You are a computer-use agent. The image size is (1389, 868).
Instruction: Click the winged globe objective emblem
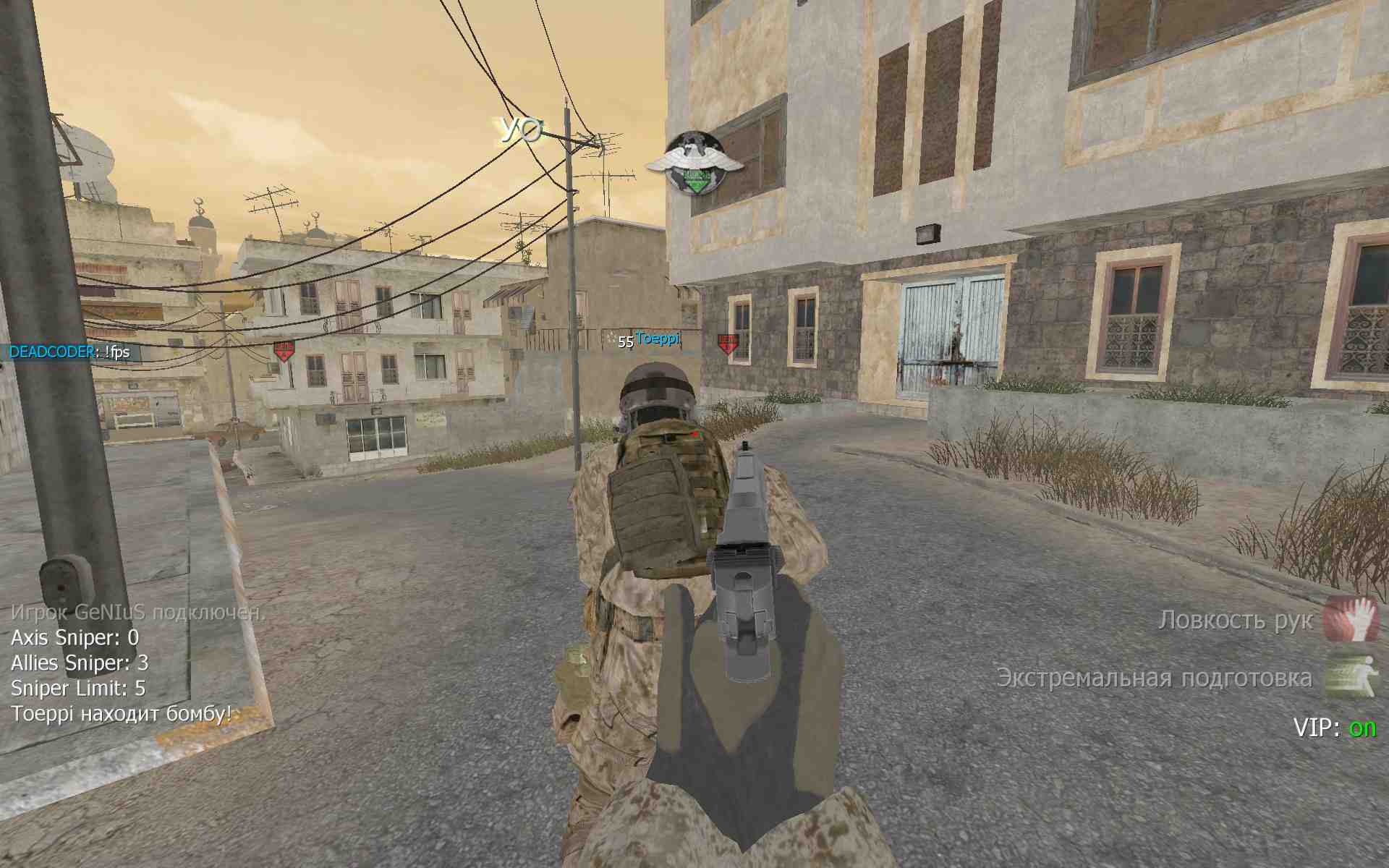click(694, 163)
